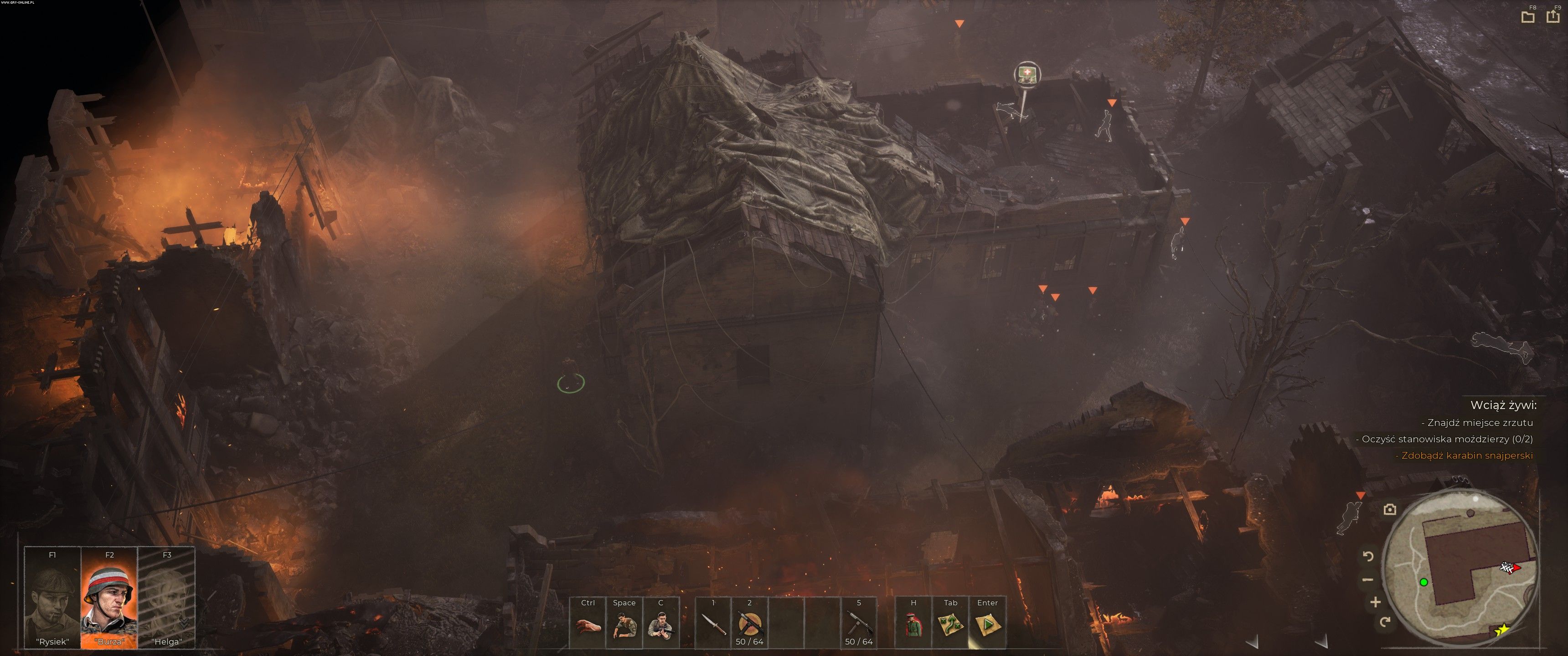Open the tactical planning map icon

pos(950,625)
